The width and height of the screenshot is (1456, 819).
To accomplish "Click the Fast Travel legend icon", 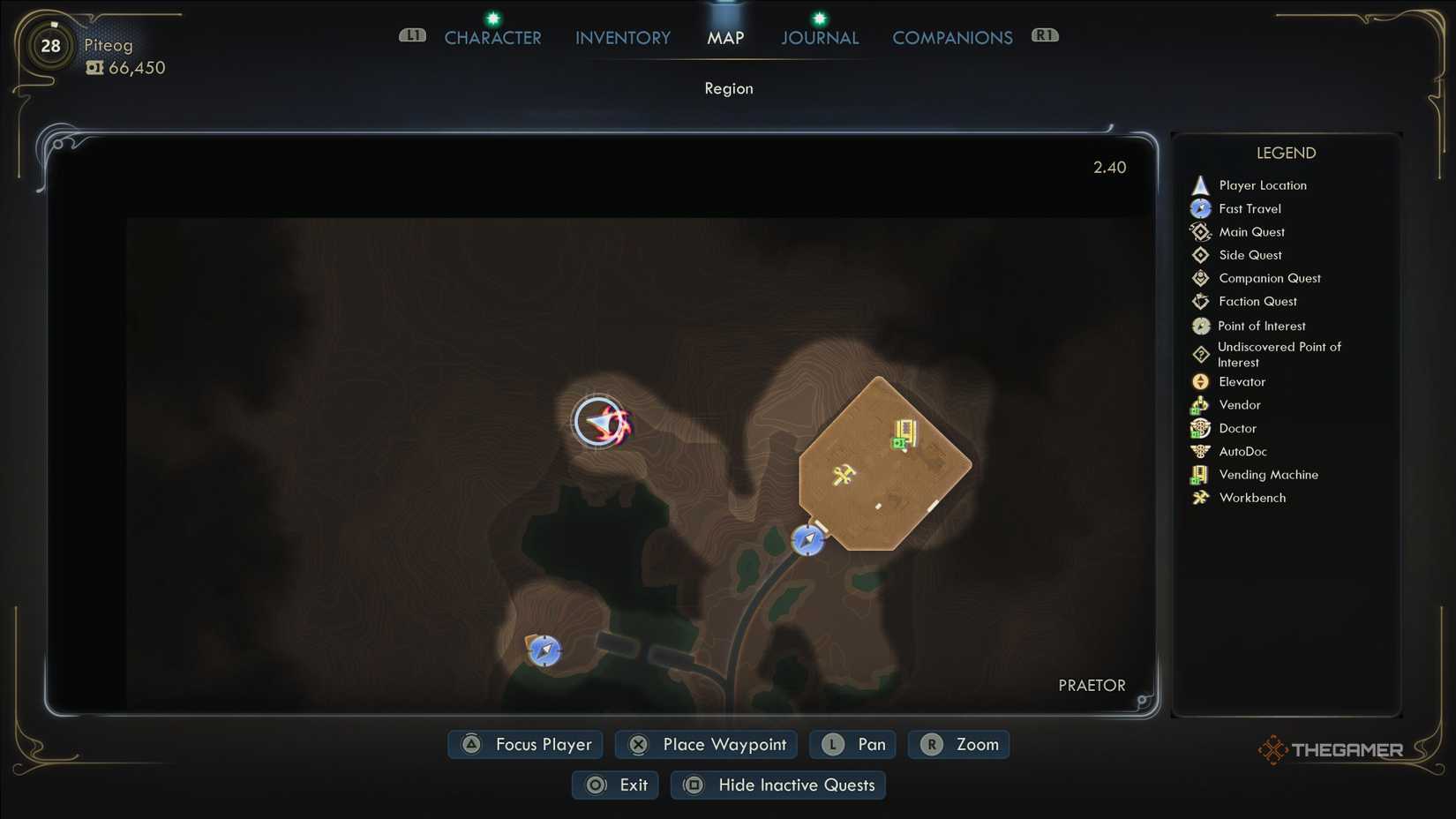I will [x=1200, y=208].
